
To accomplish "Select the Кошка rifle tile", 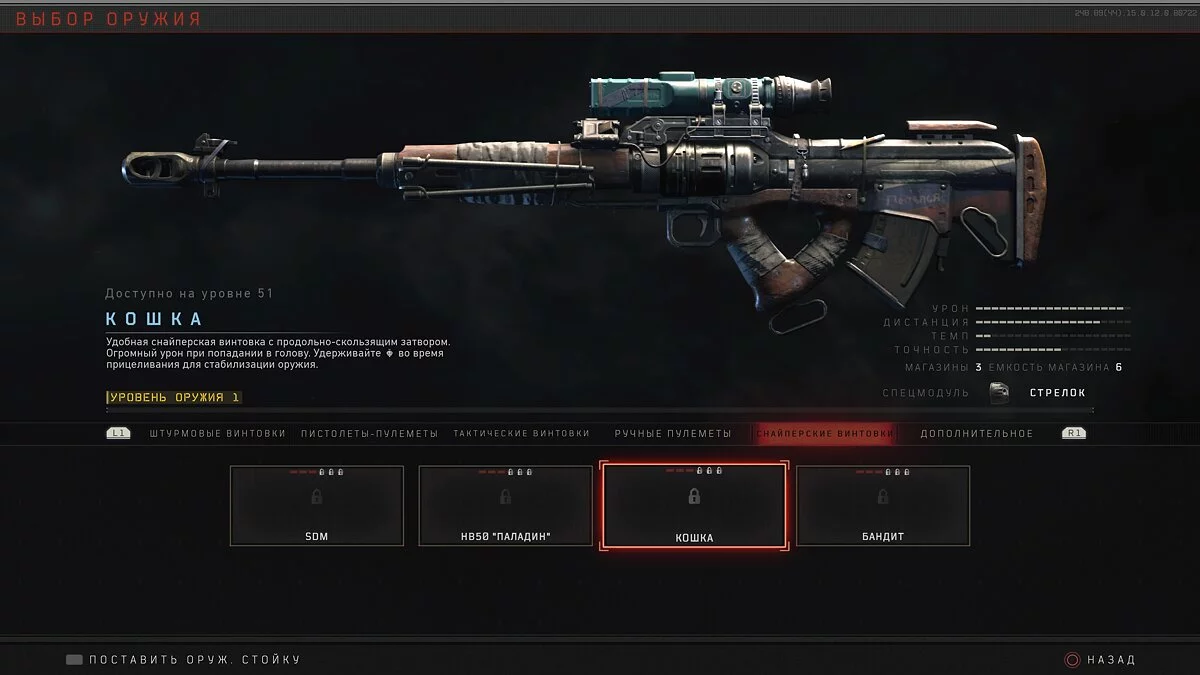I will (x=694, y=505).
